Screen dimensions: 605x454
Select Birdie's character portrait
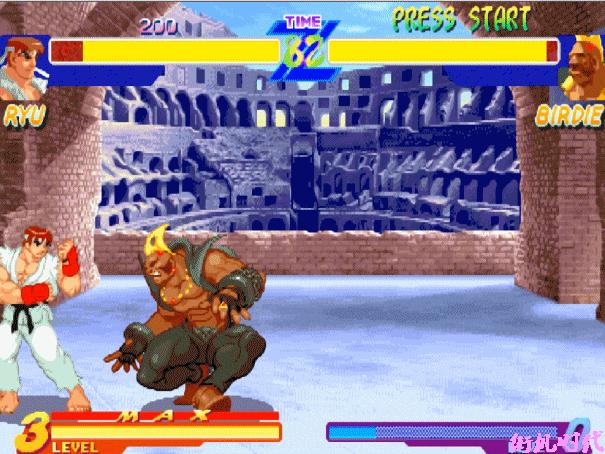click(583, 65)
